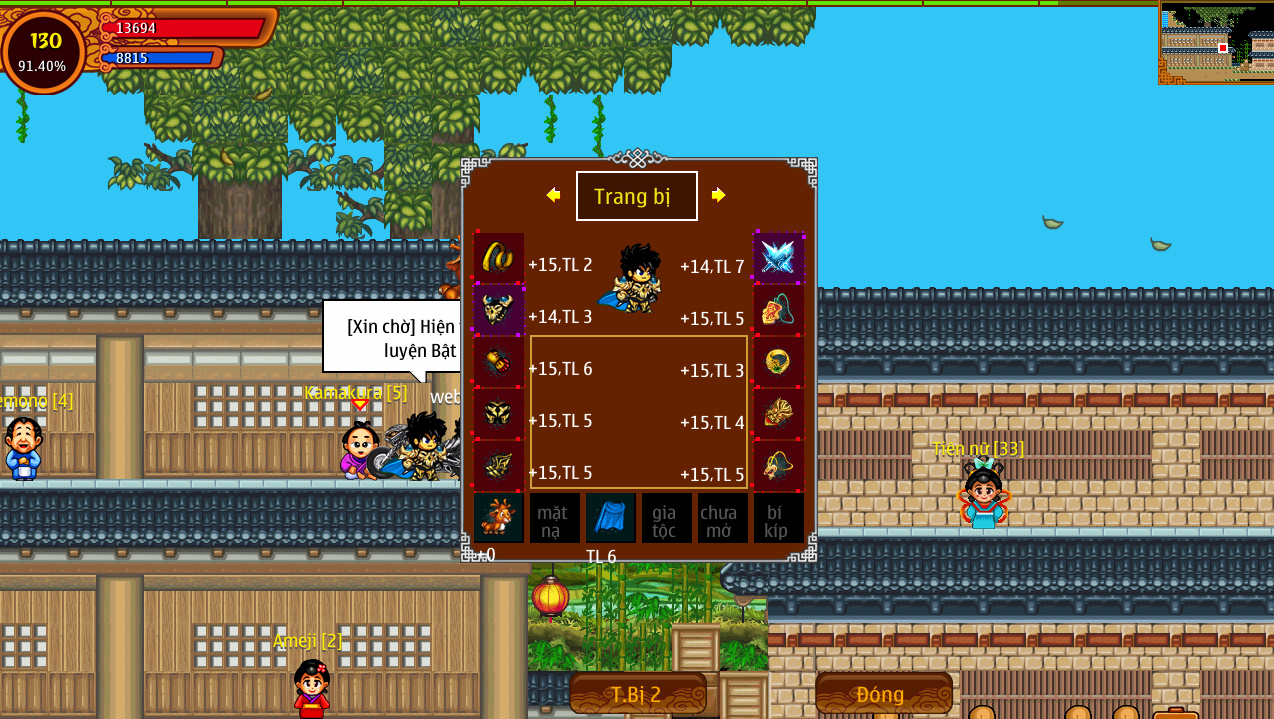
Task: Click the empty mặt nạ mask slot
Action: (x=554, y=518)
